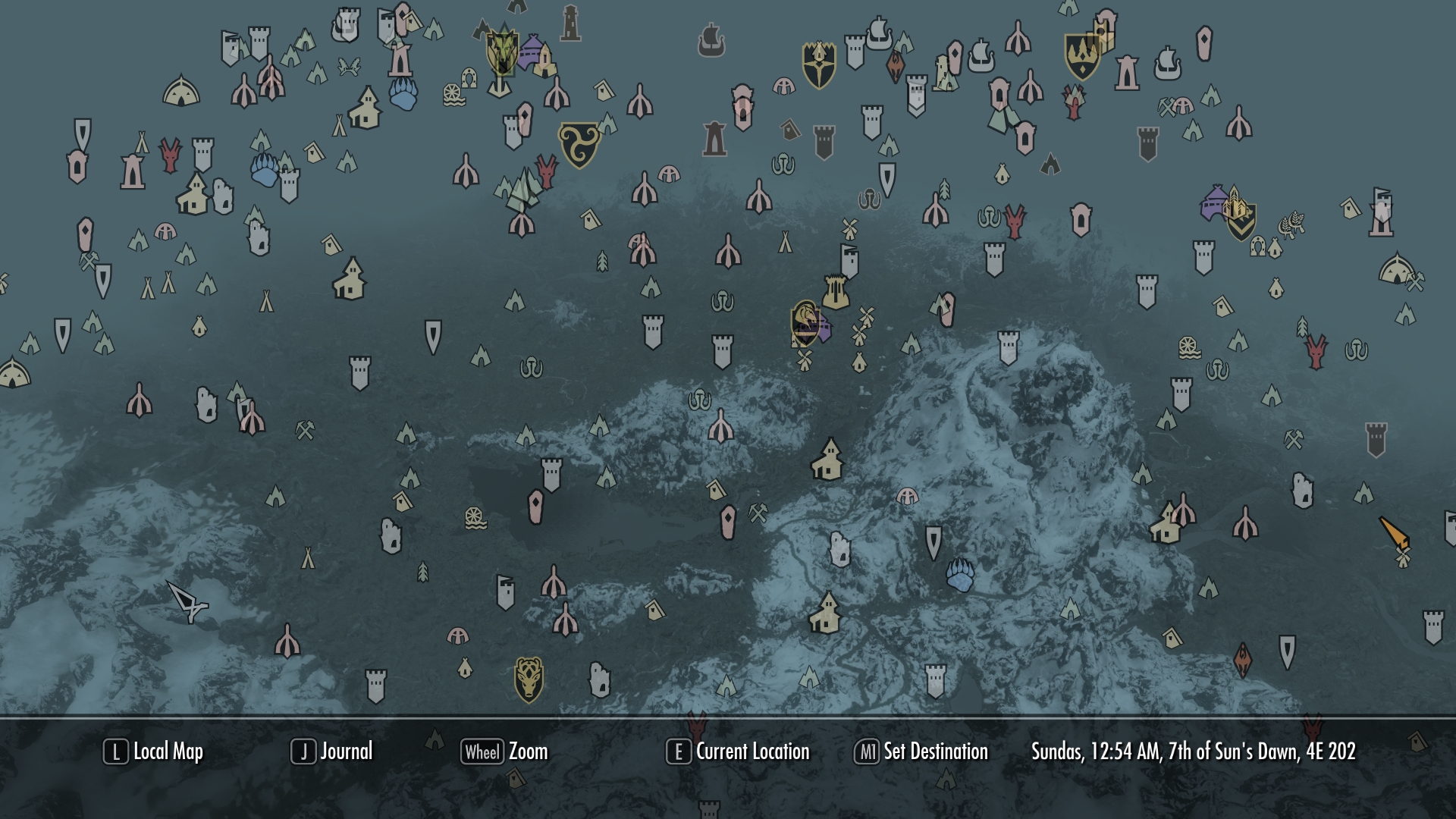Image resolution: width=1456 pixels, height=819 pixels.
Task: Select the Whiterun horse-head shield marker
Action: (805, 322)
